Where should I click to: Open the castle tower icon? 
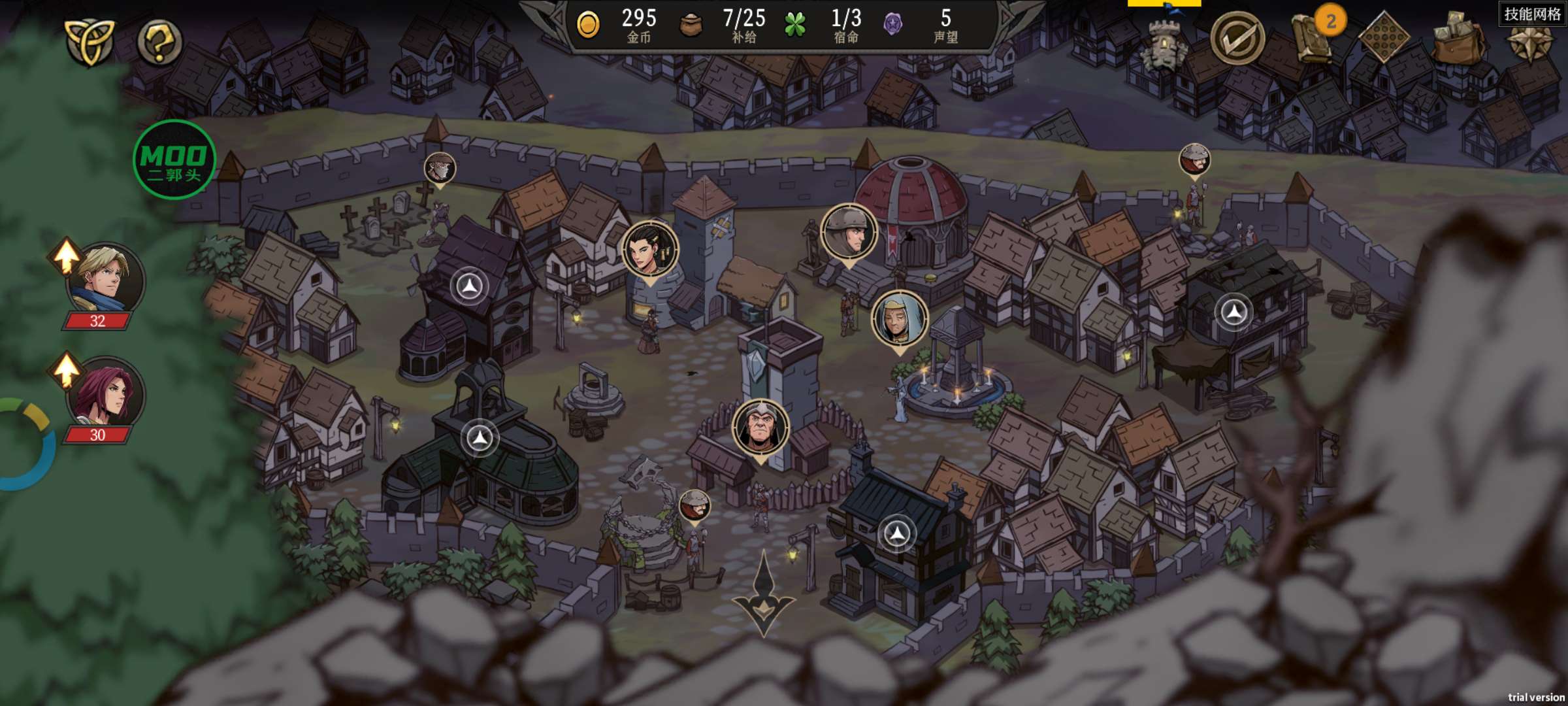[x=1164, y=42]
